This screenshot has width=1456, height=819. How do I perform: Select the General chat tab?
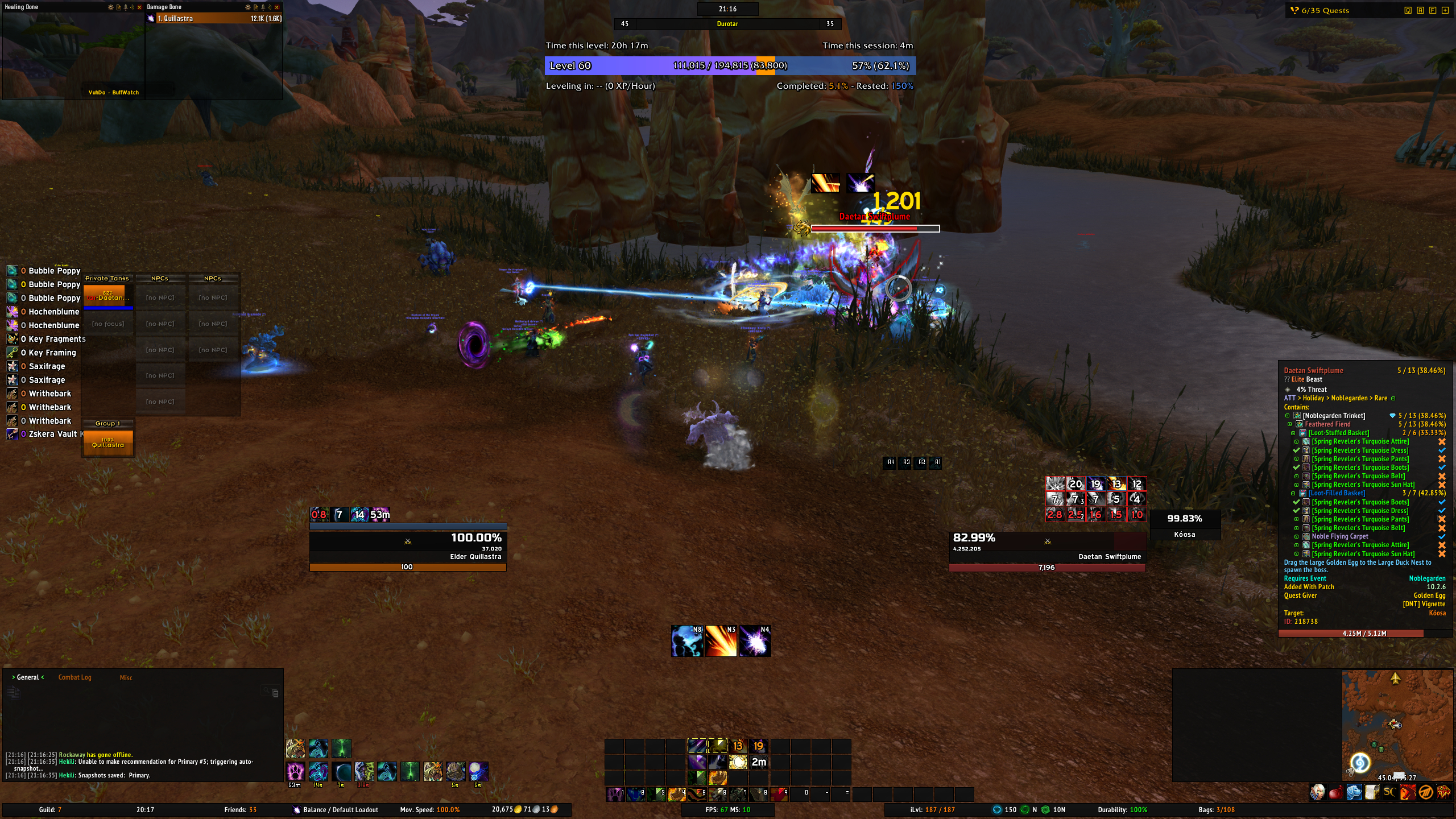tap(28, 677)
